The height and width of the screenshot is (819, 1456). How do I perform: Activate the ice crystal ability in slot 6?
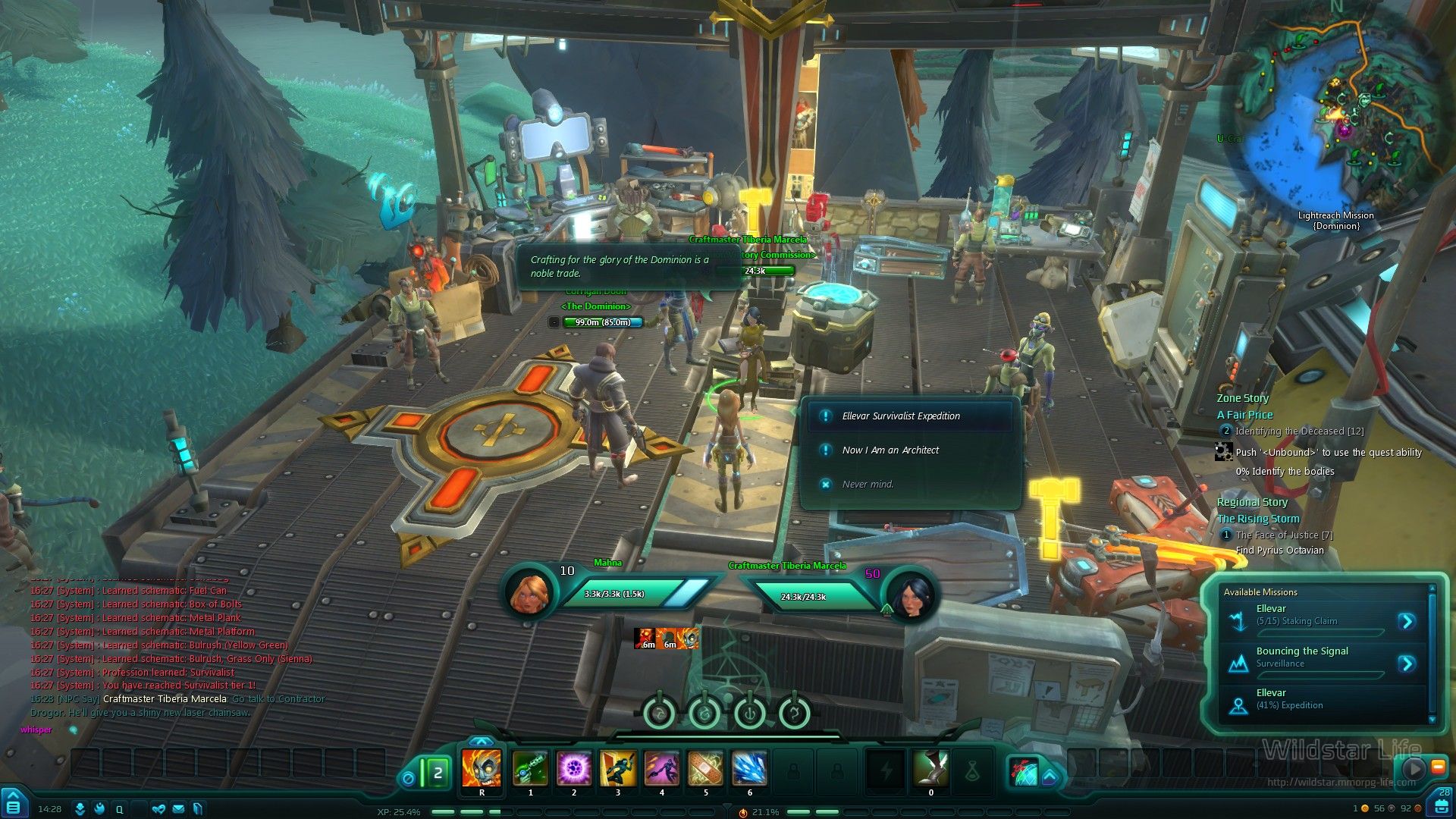pyautogui.click(x=749, y=768)
